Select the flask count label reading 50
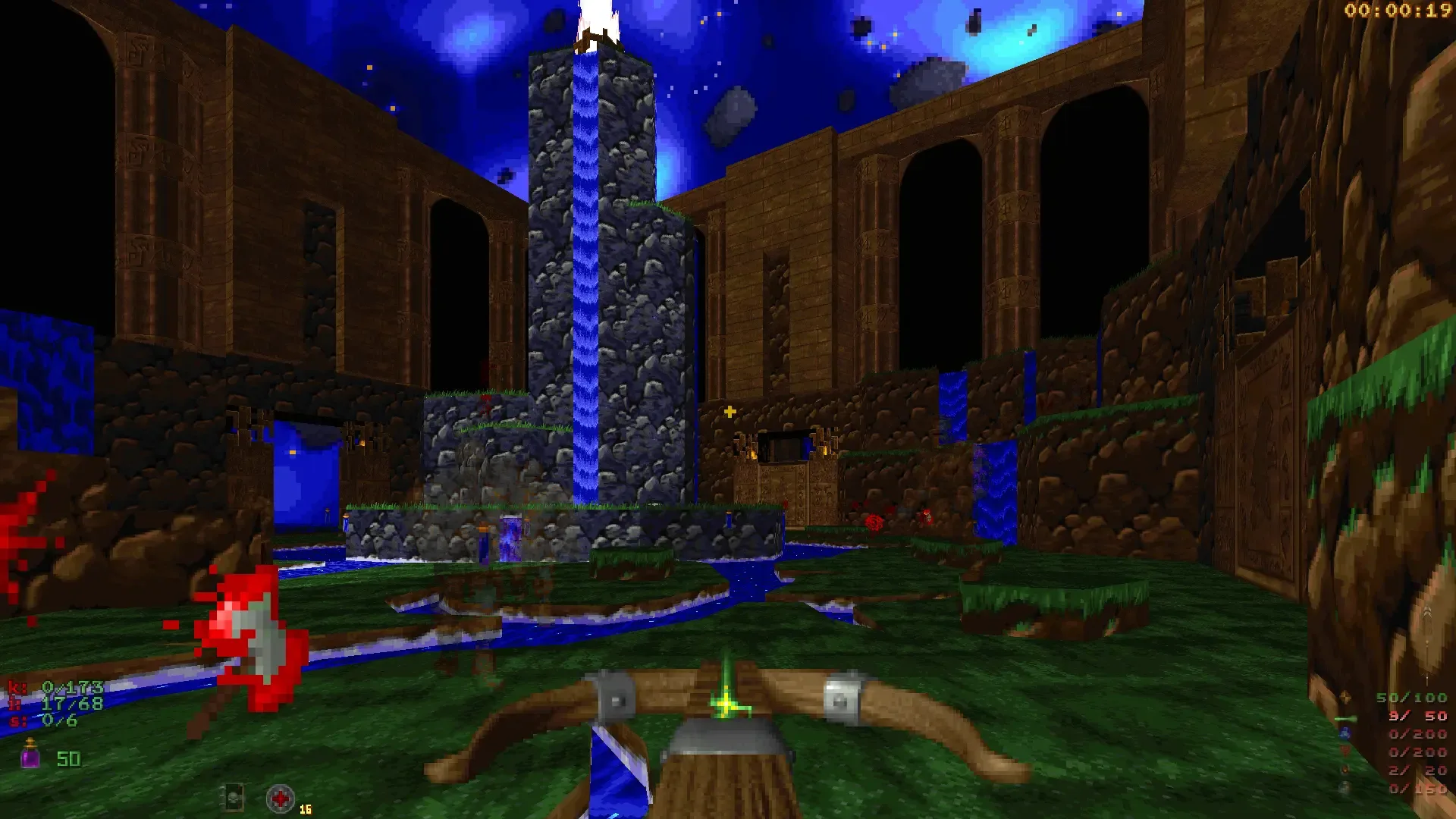1456x819 pixels. (68, 759)
